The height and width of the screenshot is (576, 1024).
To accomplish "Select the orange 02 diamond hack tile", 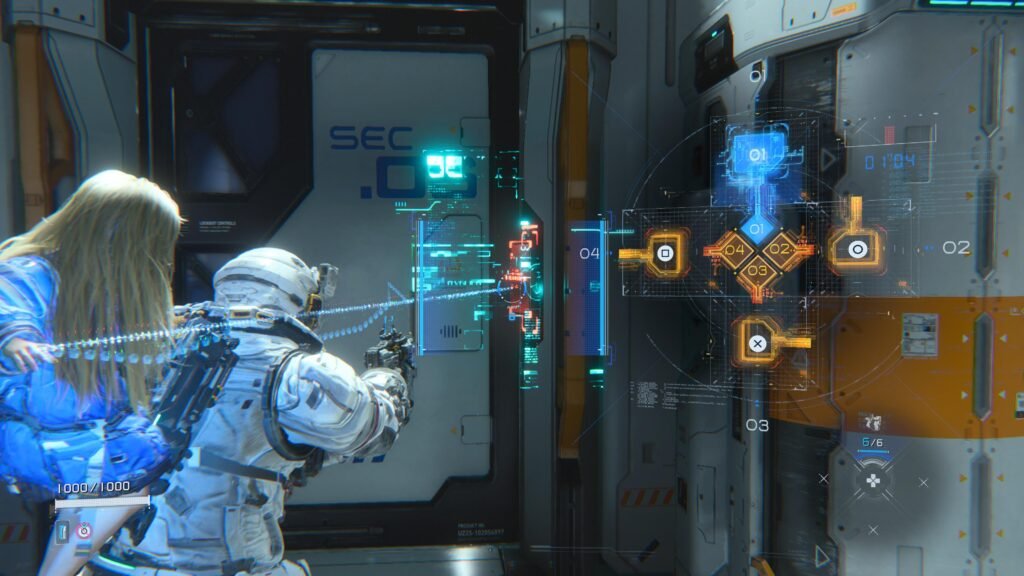I will tap(781, 249).
